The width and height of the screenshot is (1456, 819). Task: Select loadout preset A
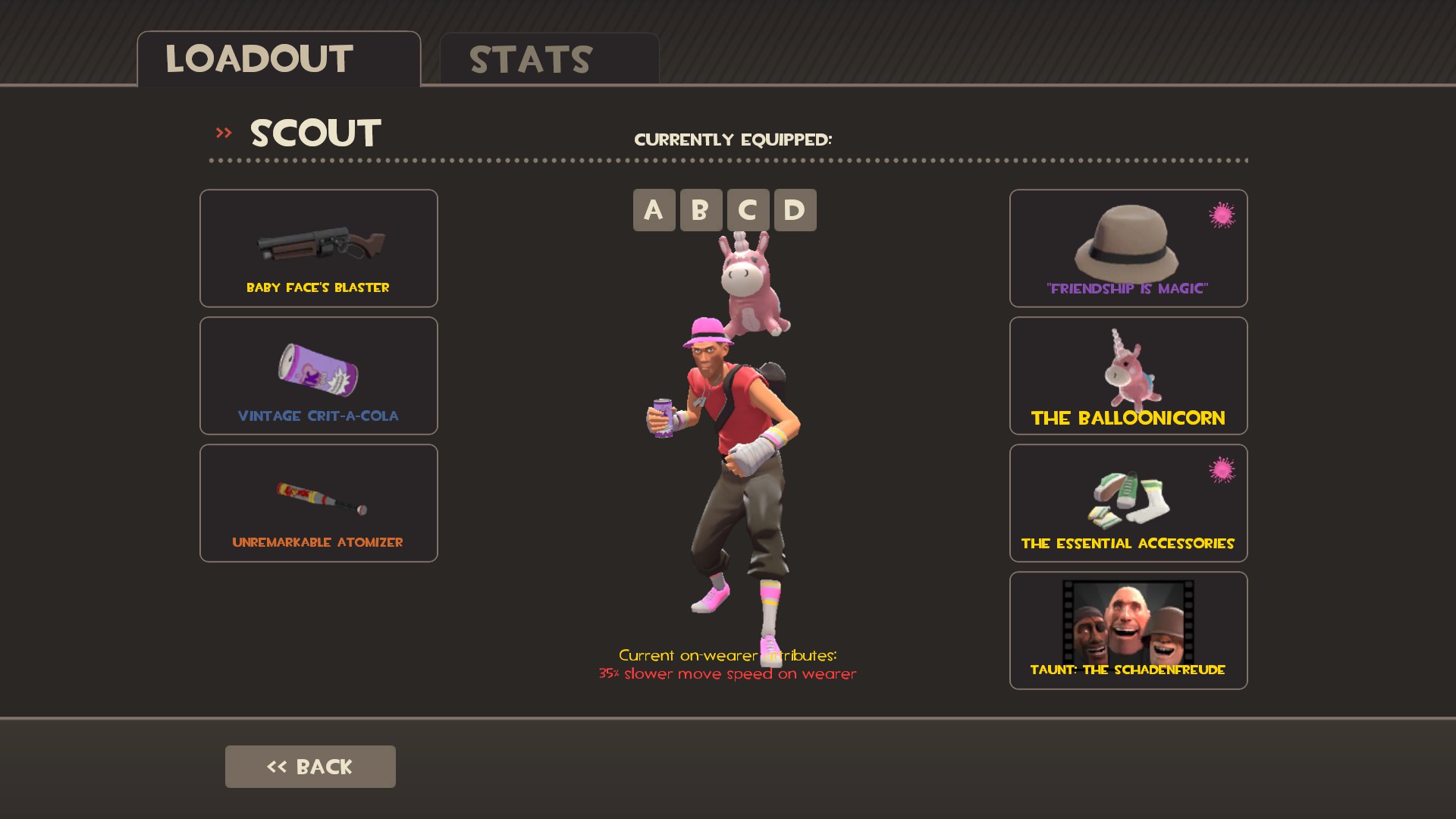654,210
